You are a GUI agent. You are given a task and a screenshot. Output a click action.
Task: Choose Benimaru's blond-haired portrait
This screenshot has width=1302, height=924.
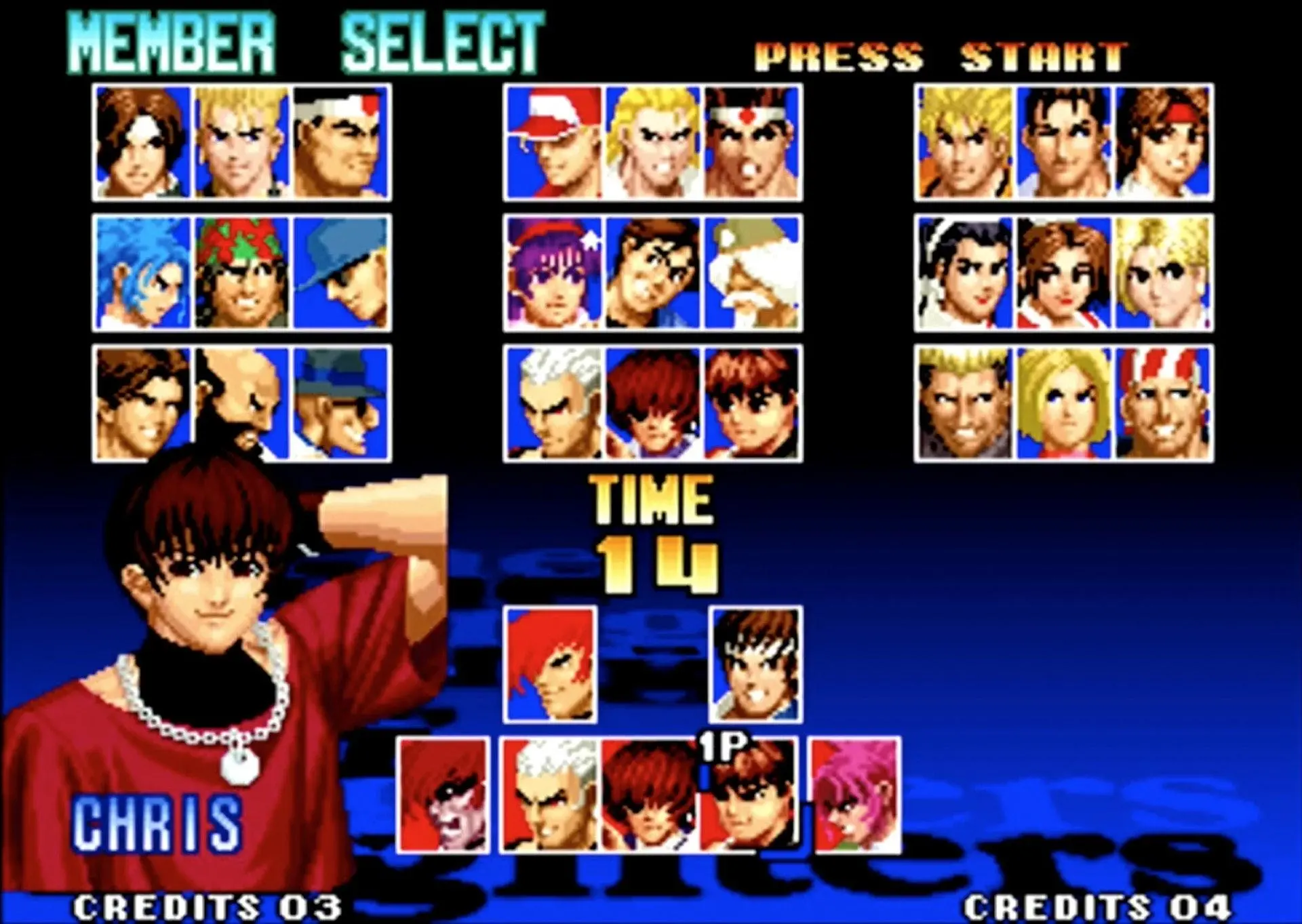coord(241,142)
